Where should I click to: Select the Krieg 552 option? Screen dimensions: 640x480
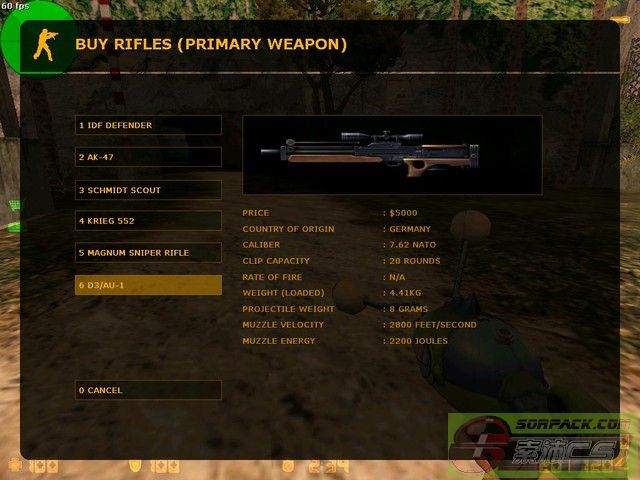(x=148, y=221)
